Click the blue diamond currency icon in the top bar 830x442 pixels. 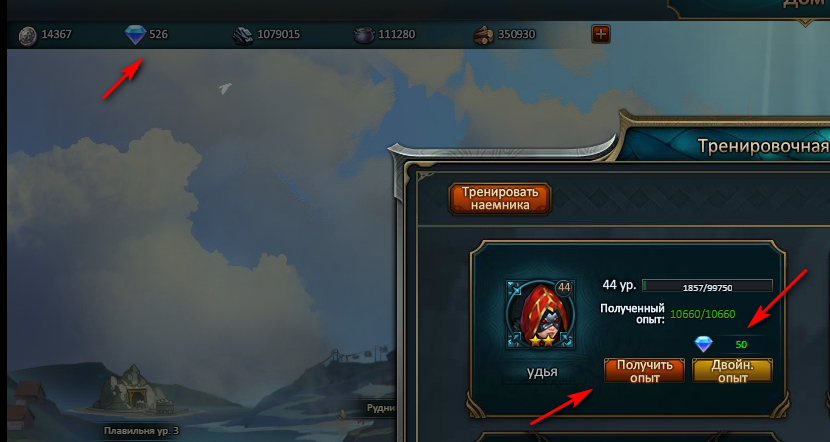coord(135,35)
